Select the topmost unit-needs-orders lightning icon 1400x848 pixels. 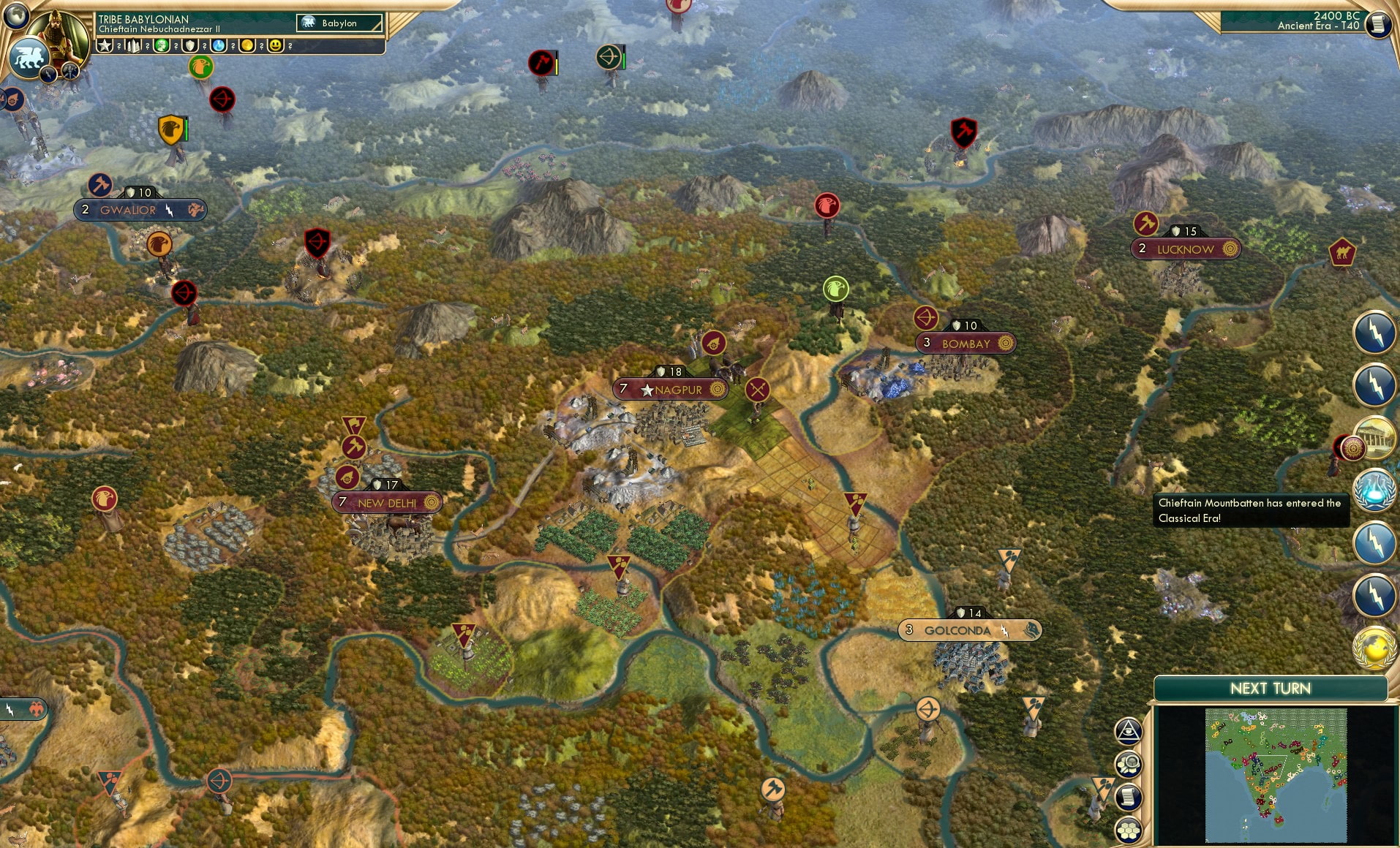tap(1376, 330)
